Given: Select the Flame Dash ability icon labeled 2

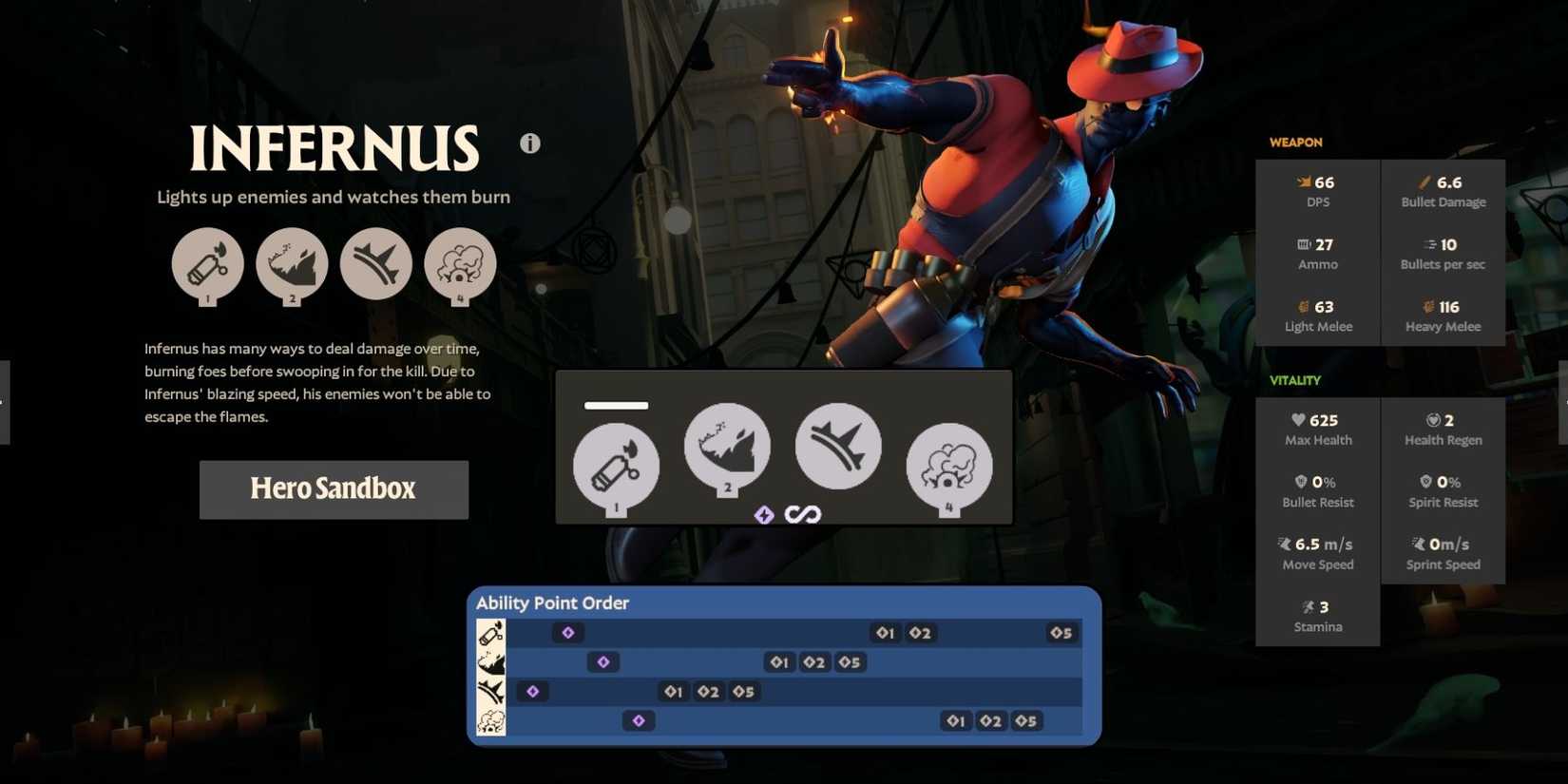Looking at the screenshot, I should [x=291, y=265].
